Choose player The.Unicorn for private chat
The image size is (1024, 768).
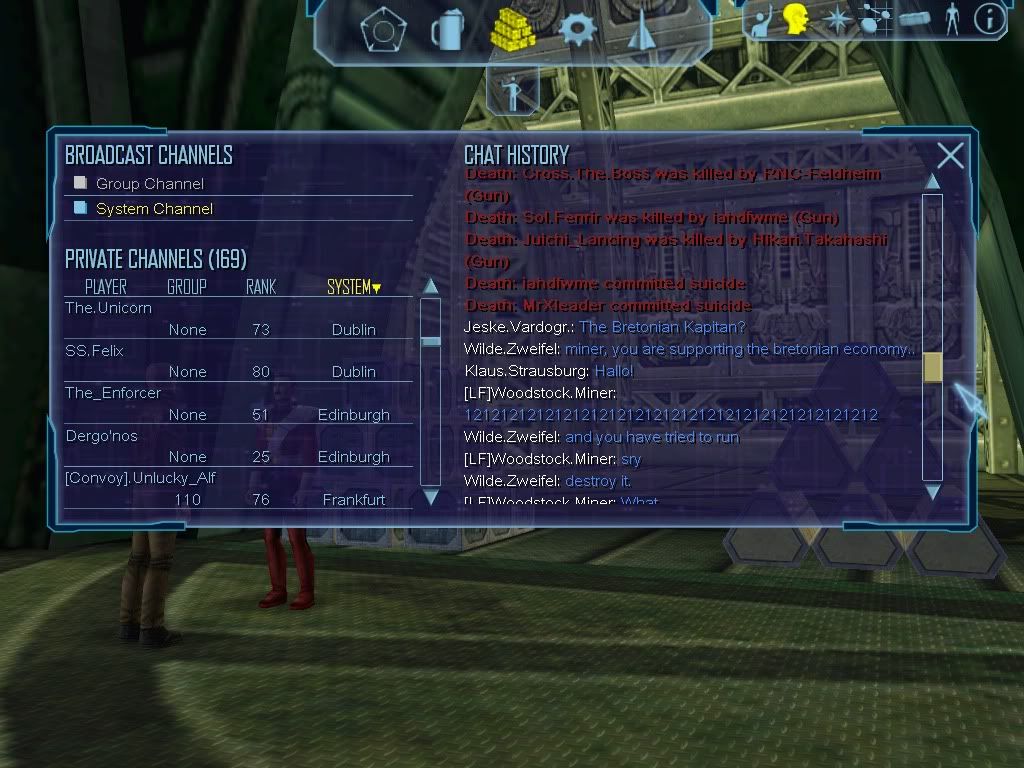[x=109, y=308]
